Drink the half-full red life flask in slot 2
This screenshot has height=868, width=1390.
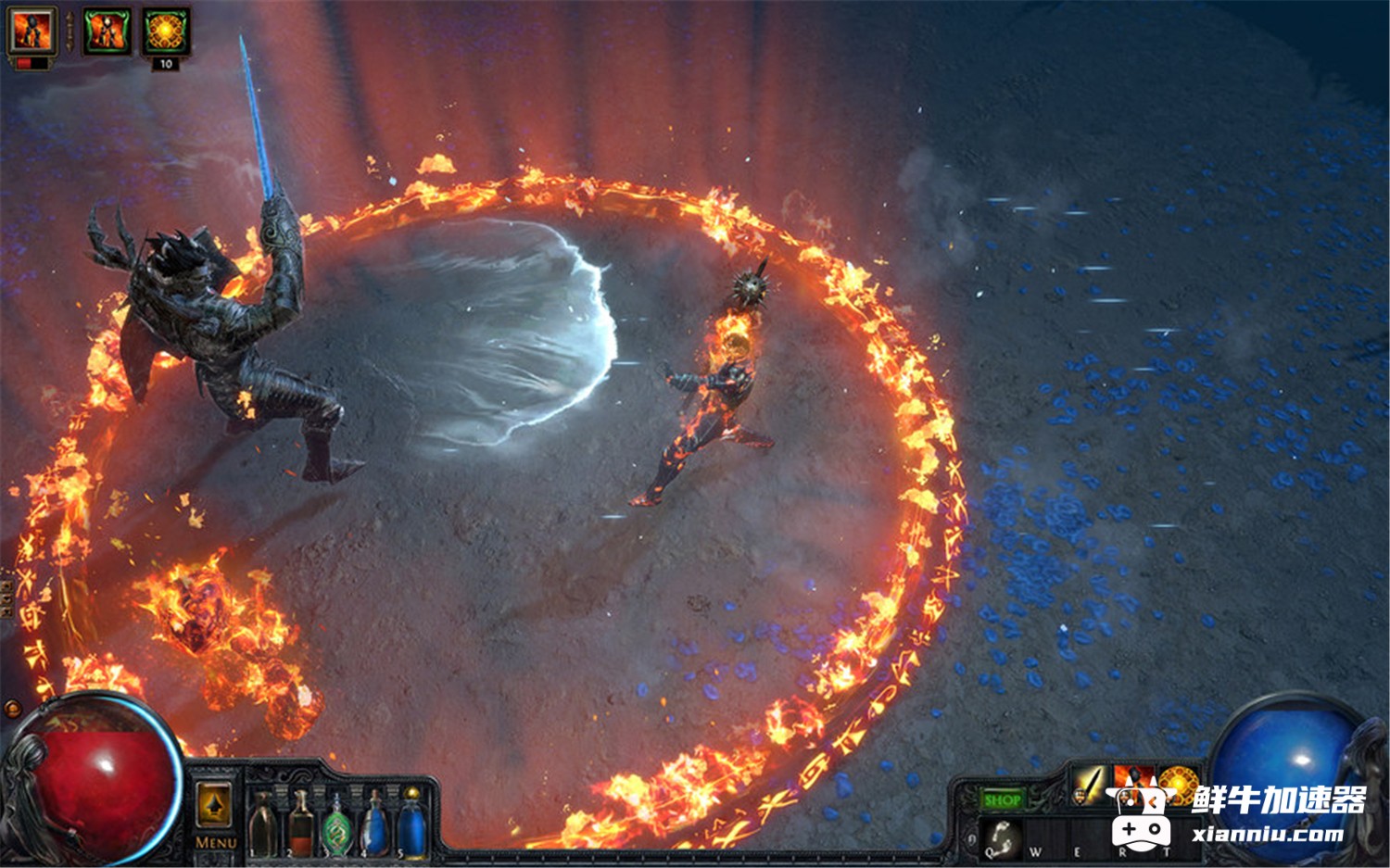click(300, 824)
